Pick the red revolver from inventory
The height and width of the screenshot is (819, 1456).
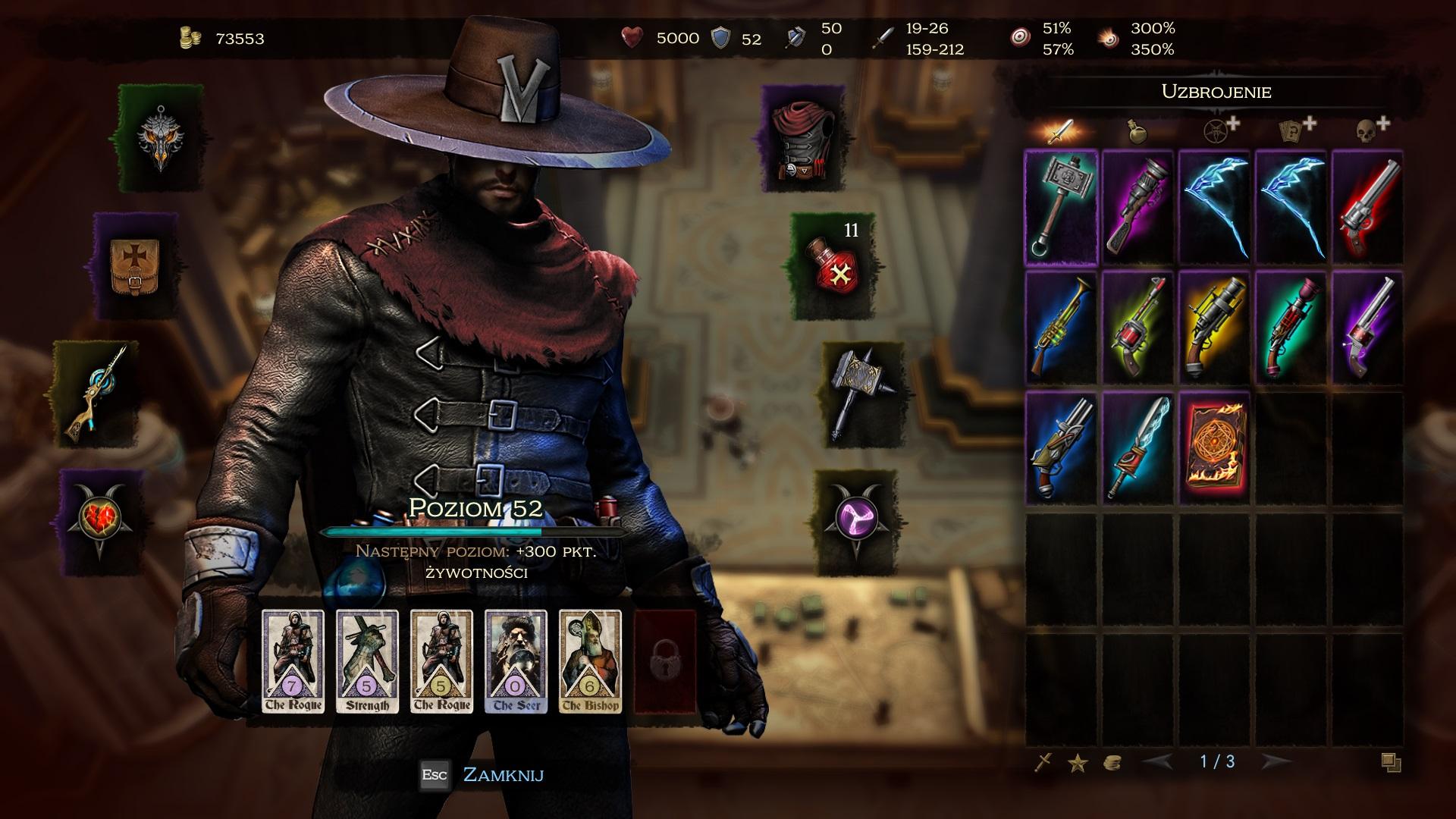point(1367,207)
